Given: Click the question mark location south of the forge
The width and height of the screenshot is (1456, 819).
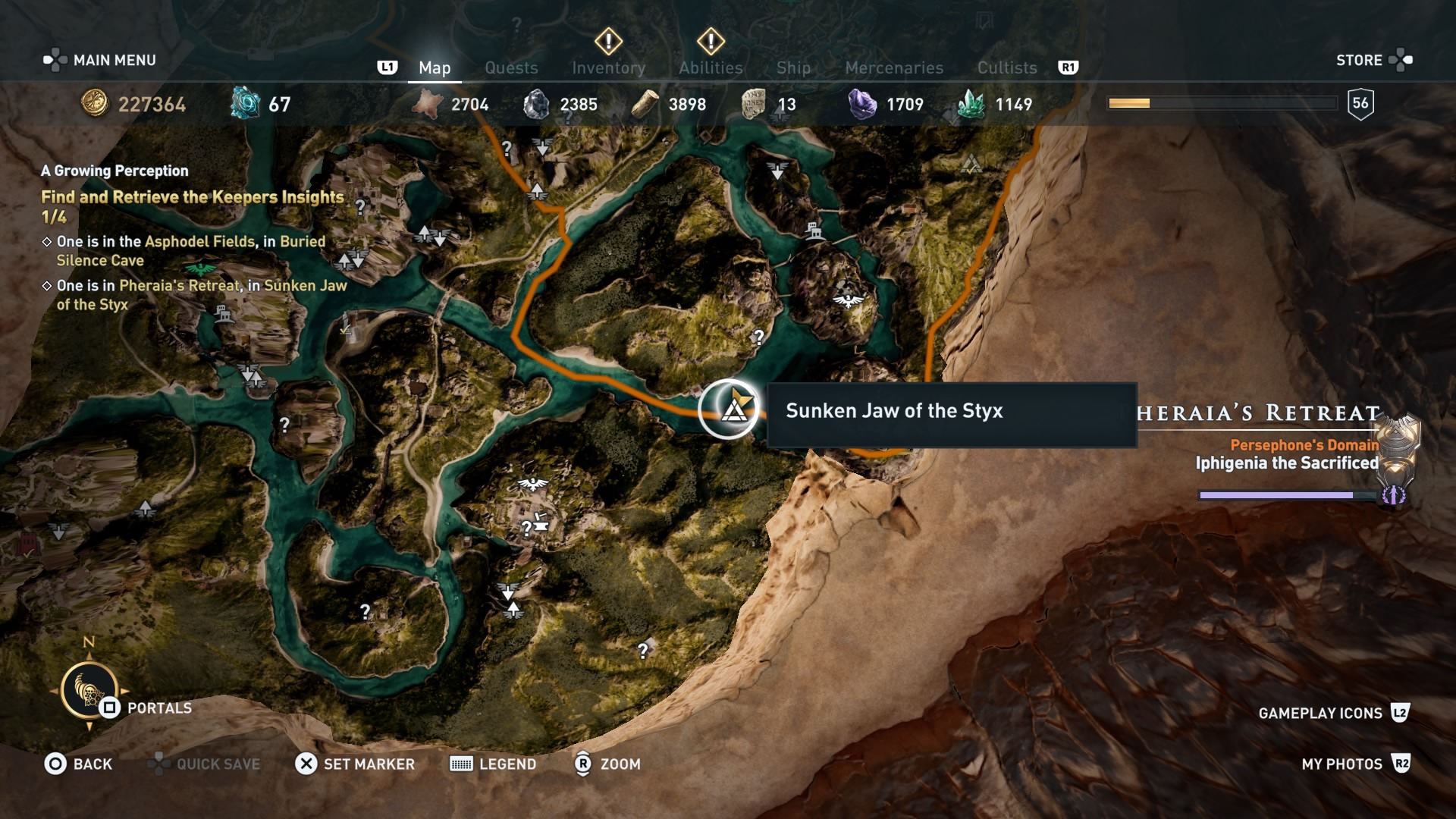Looking at the screenshot, I should [643, 648].
